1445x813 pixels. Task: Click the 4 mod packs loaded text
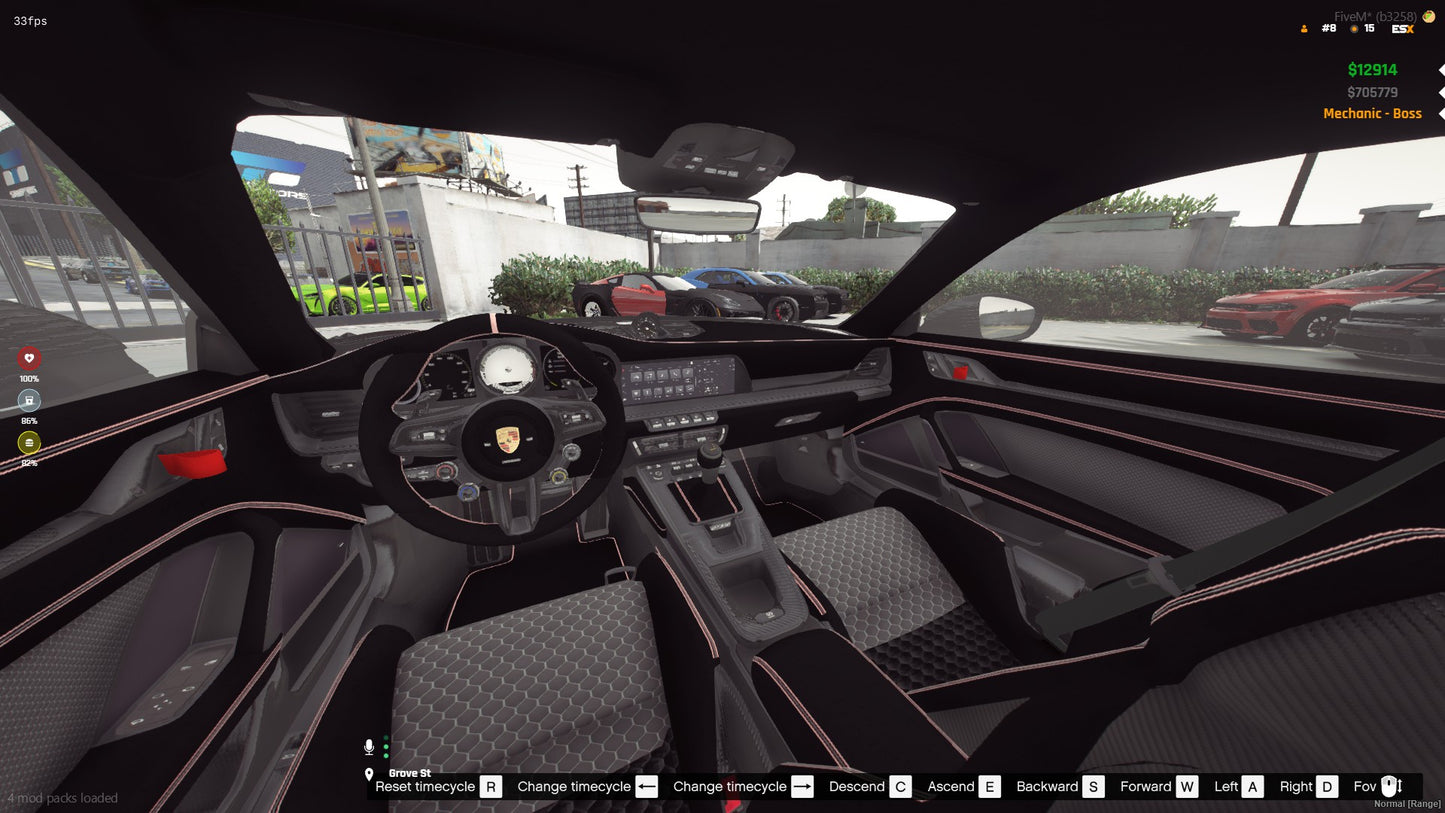[60, 798]
